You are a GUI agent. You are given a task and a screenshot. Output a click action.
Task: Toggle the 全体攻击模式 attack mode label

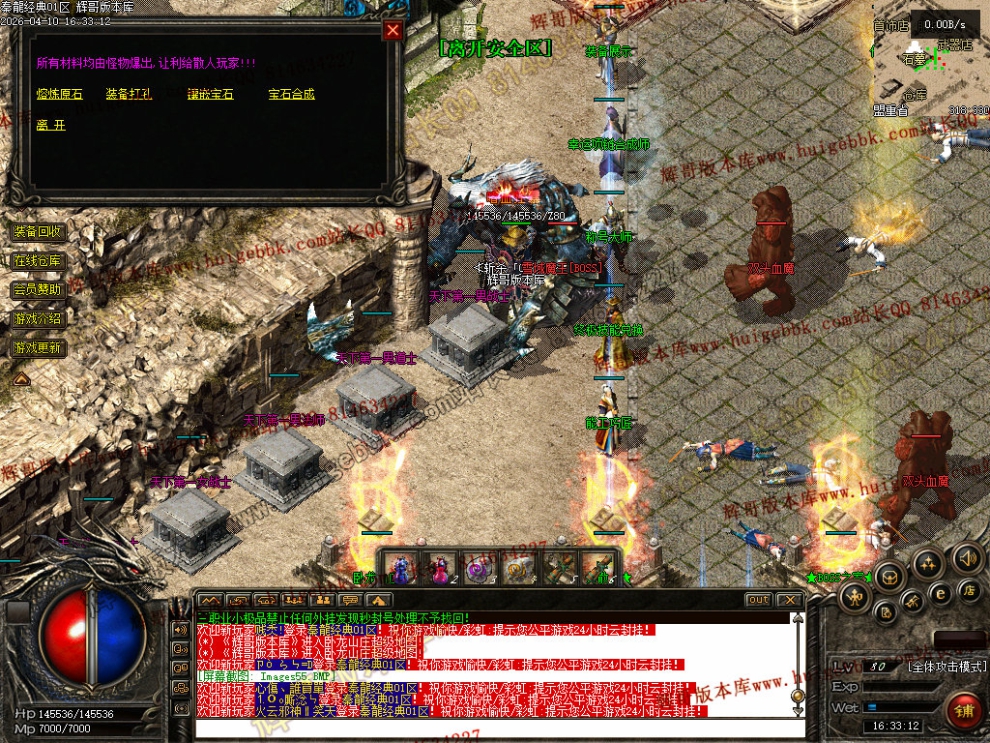click(946, 666)
